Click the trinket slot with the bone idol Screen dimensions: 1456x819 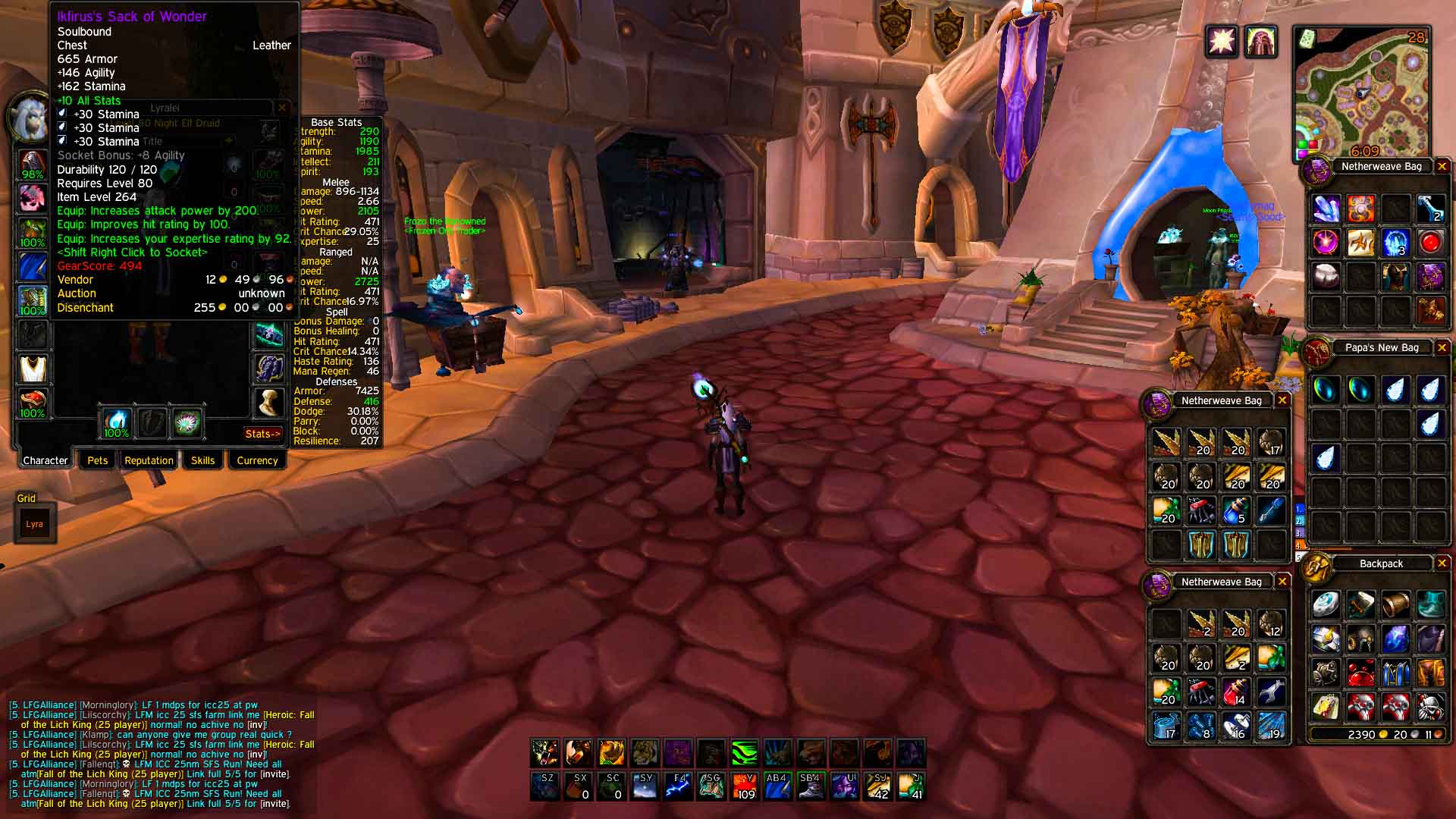(x=268, y=403)
